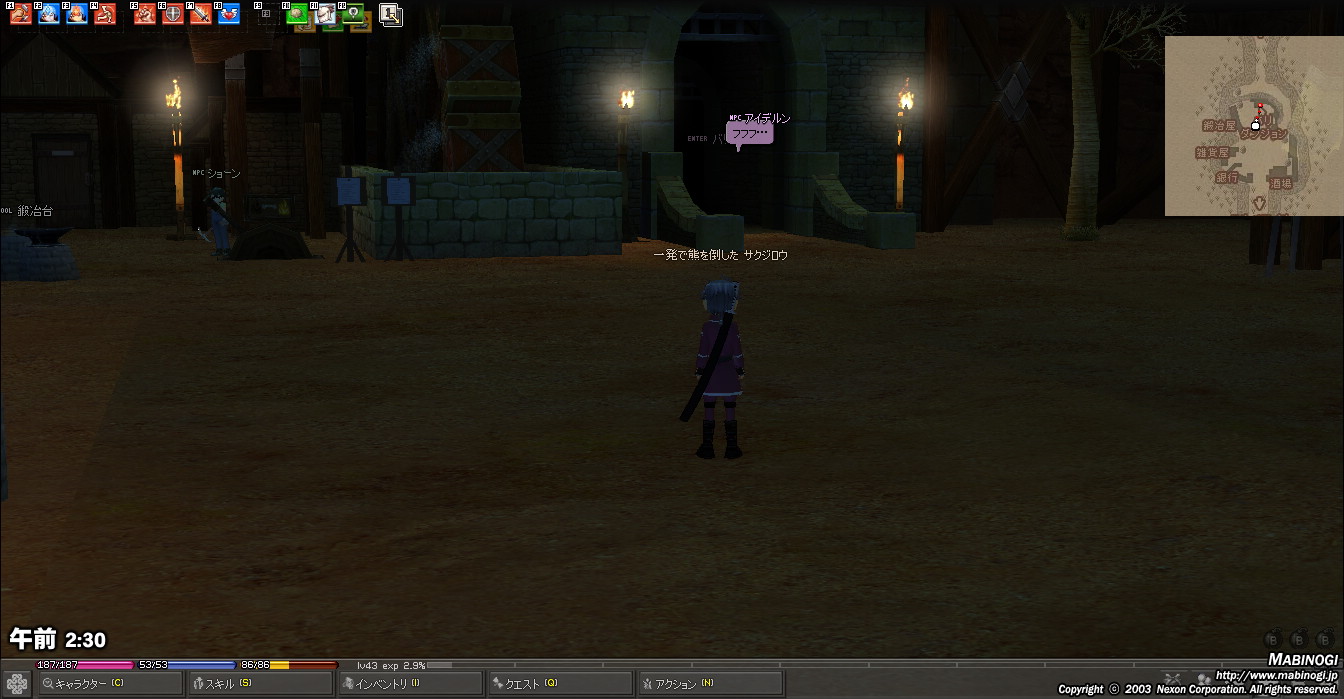
Task: Open the クエスト (Quest) window
Action: (x=560, y=684)
